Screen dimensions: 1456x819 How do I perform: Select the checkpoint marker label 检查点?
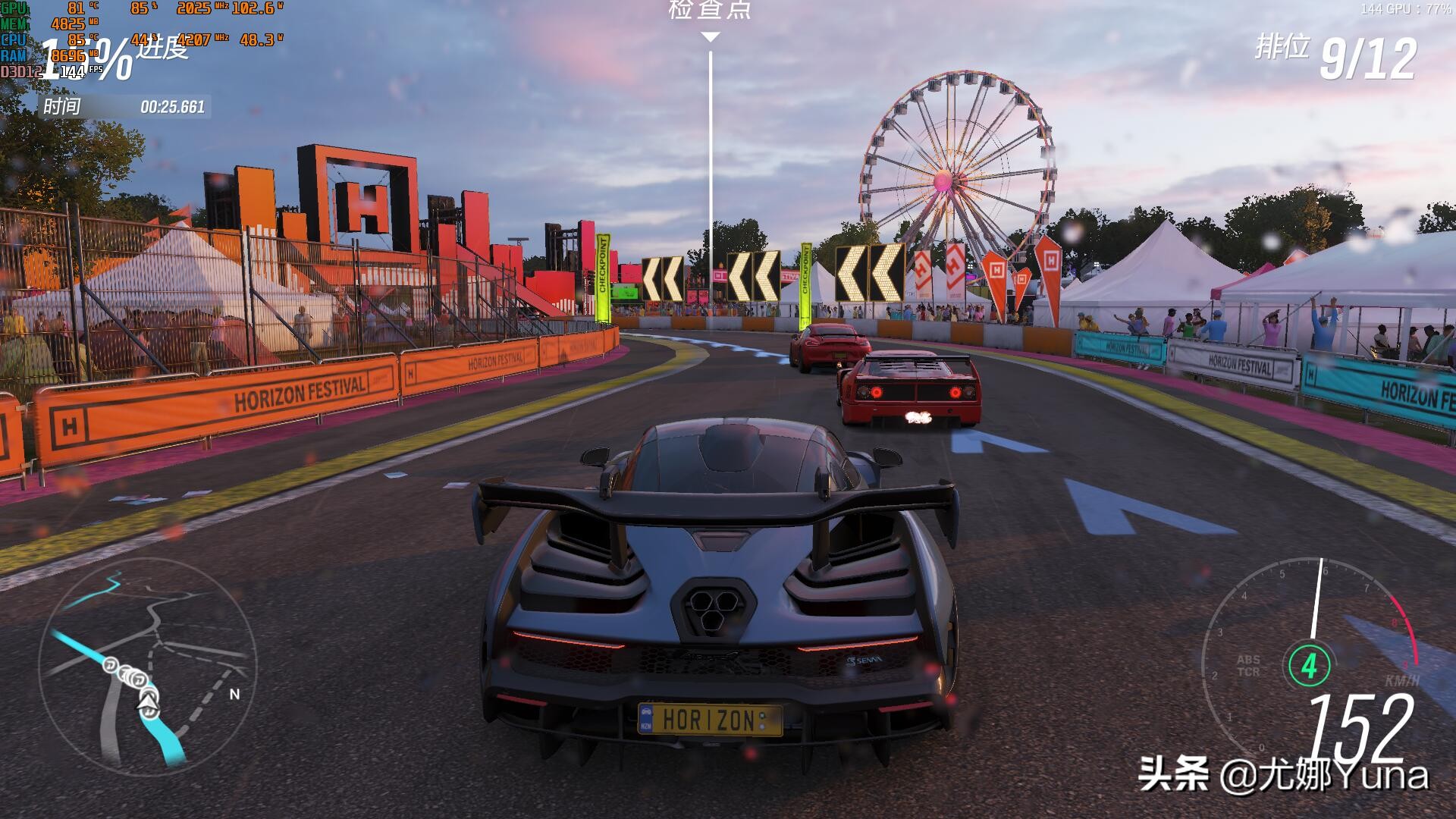(710, 10)
